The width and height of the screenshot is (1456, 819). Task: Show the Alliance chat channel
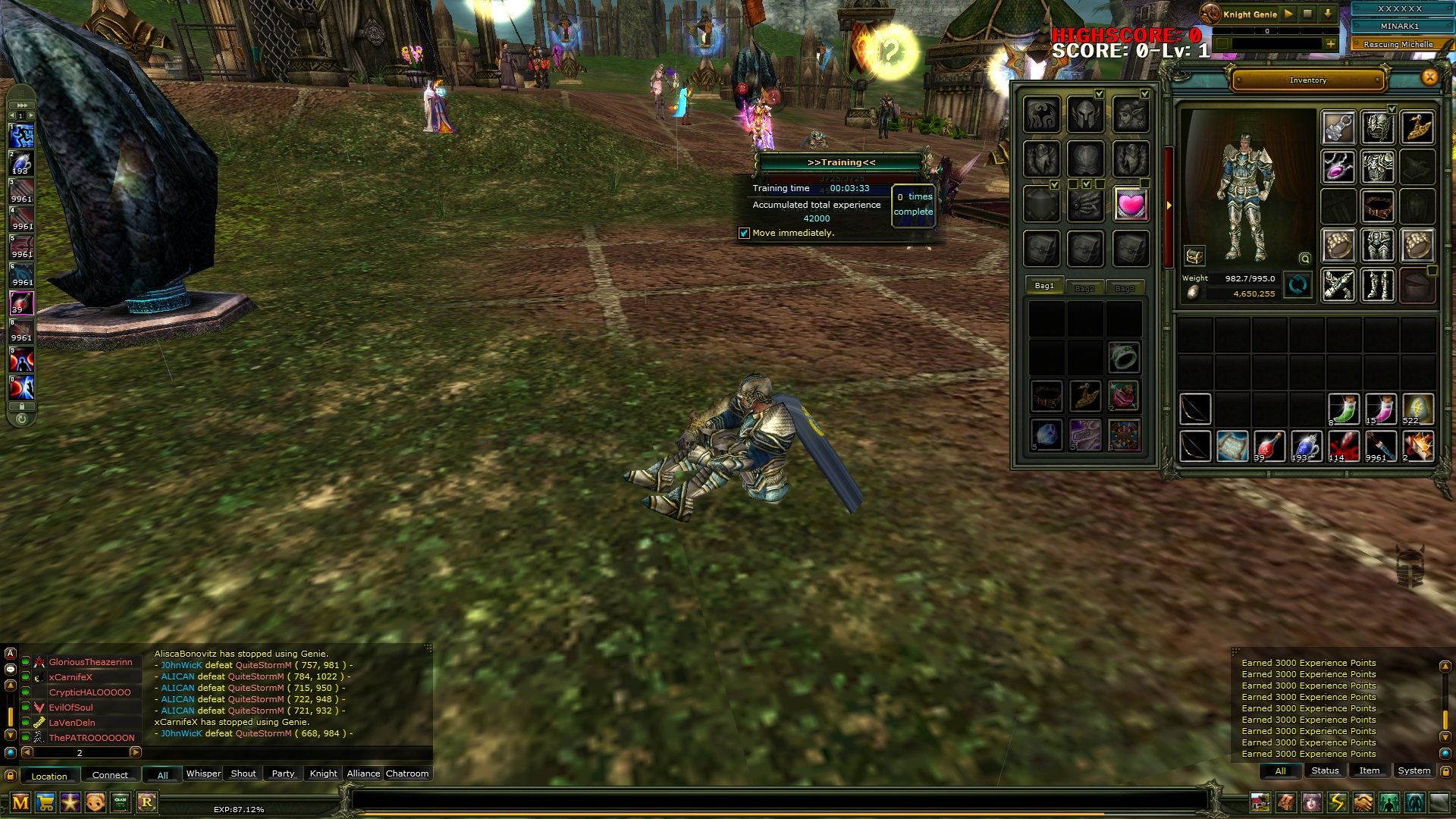click(363, 773)
